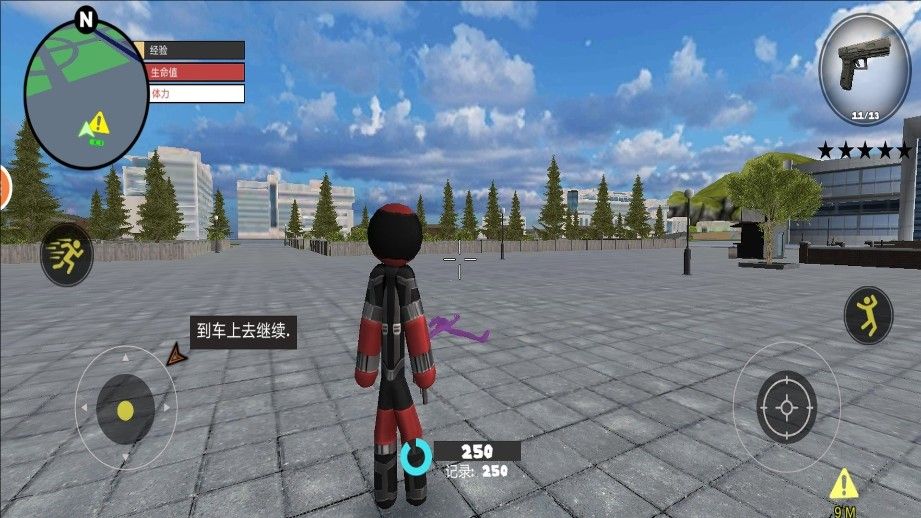Viewport: 921px width, 518px height.
Task: Fire using the crosshair shoot button
Action: tap(786, 407)
